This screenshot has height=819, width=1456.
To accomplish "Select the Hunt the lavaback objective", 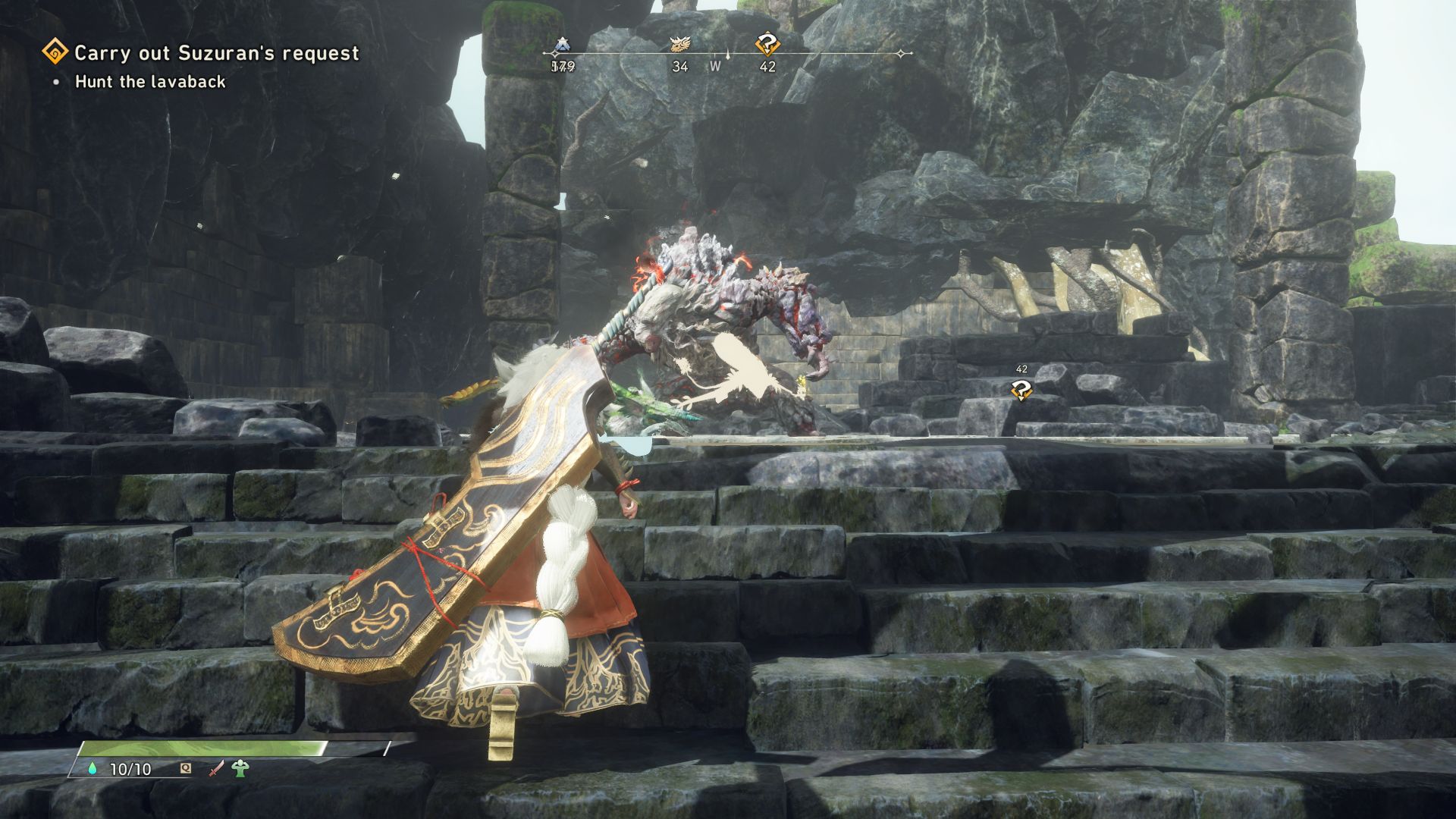I will [x=150, y=82].
